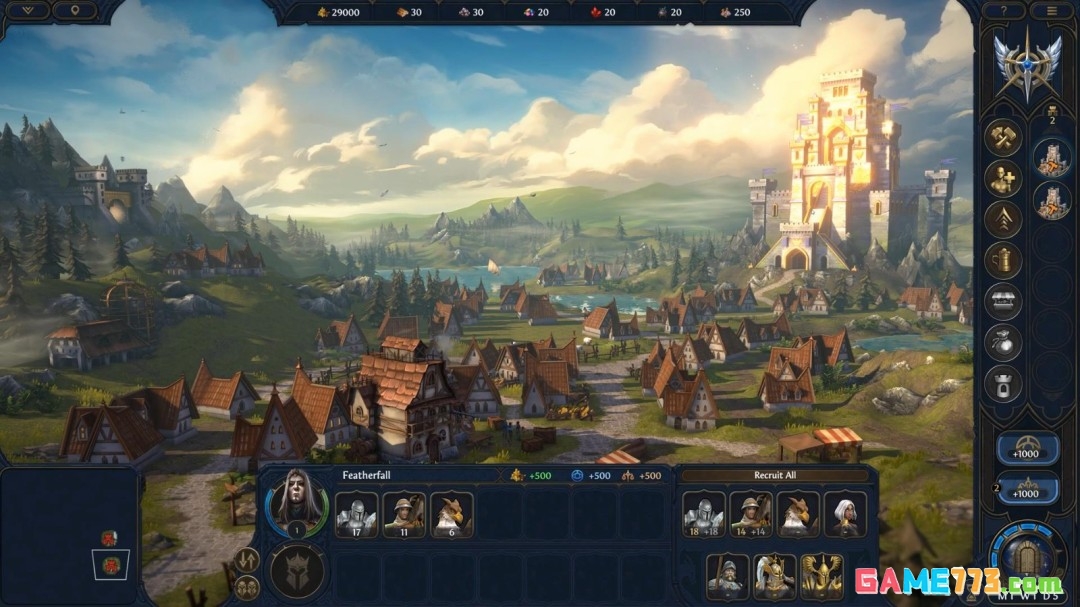Screen dimensions: 1080x607
Task: Recruit the archers showing 14 +14
Action: [x=751, y=514]
